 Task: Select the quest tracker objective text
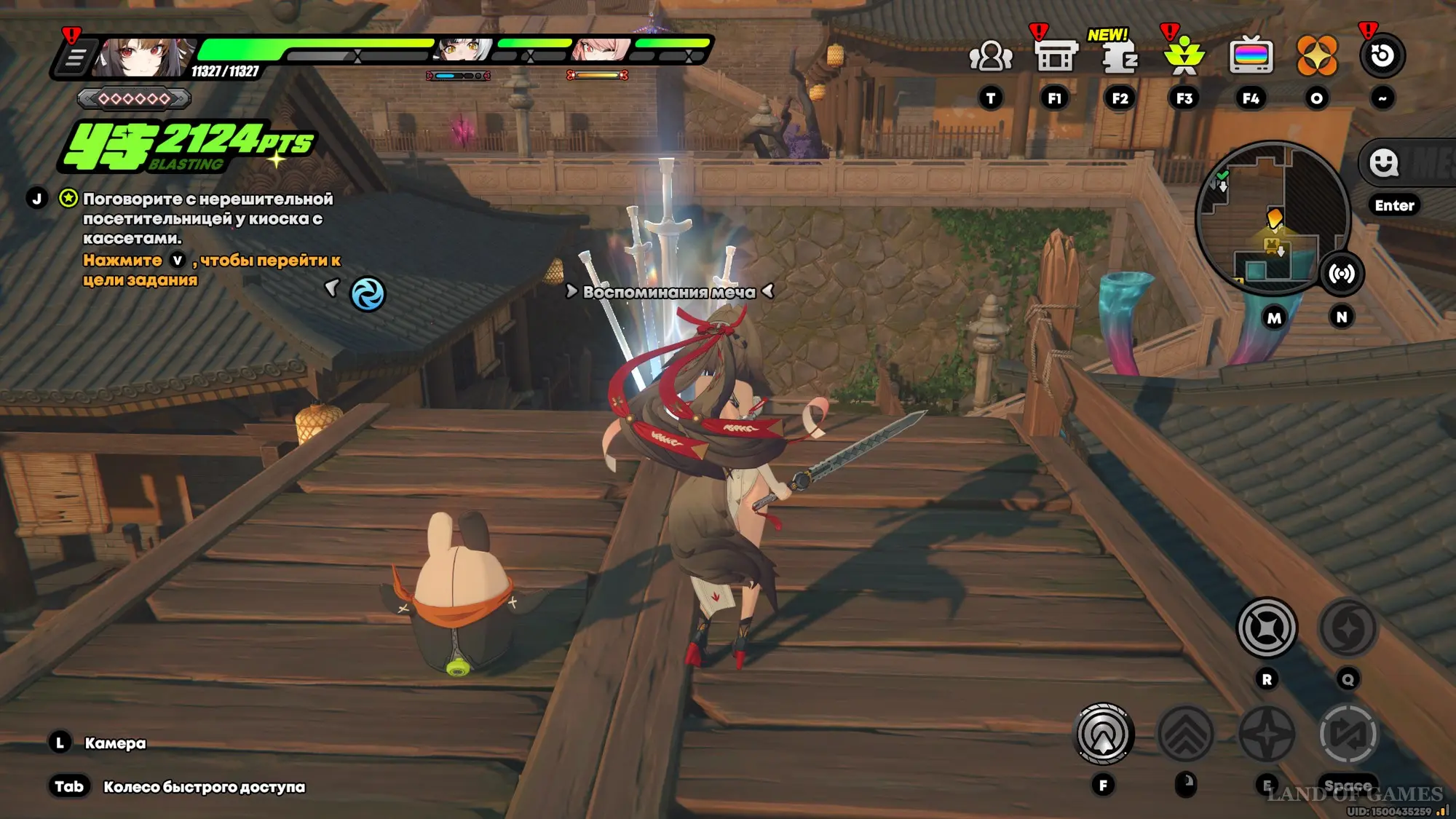207,218
